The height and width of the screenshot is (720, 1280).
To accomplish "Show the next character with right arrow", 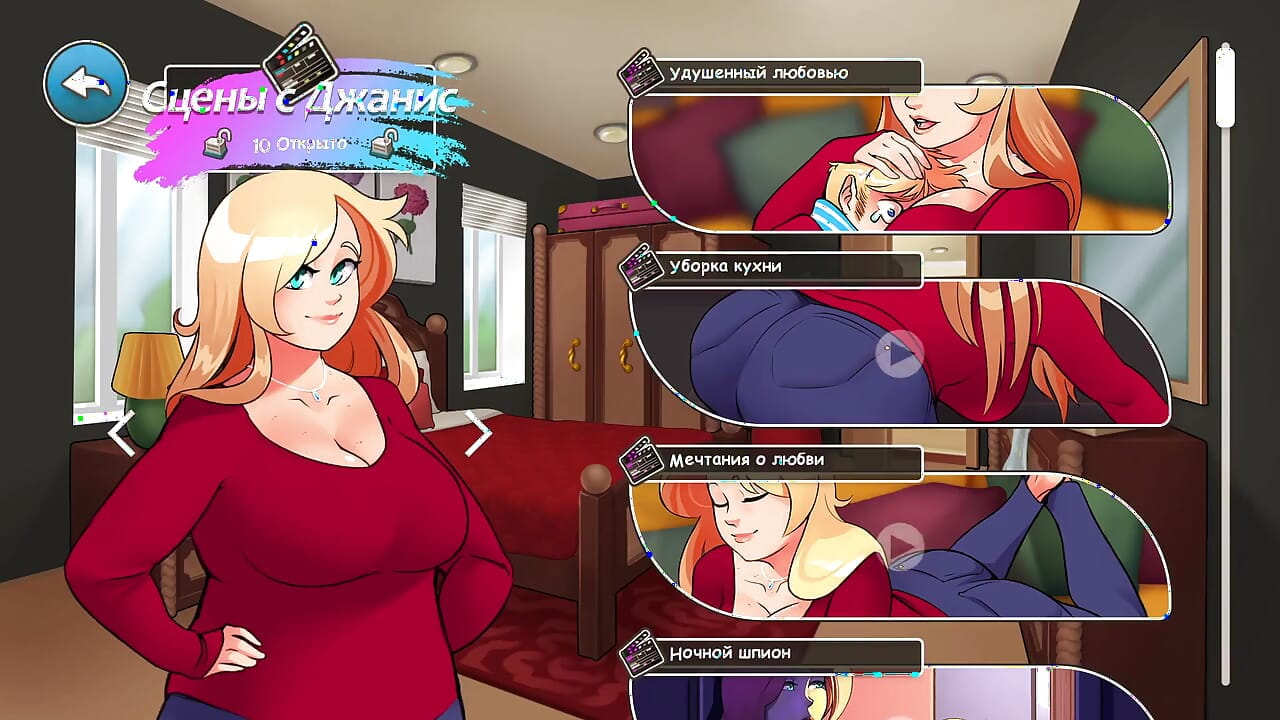I will pyautogui.click(x=479, y=433).
